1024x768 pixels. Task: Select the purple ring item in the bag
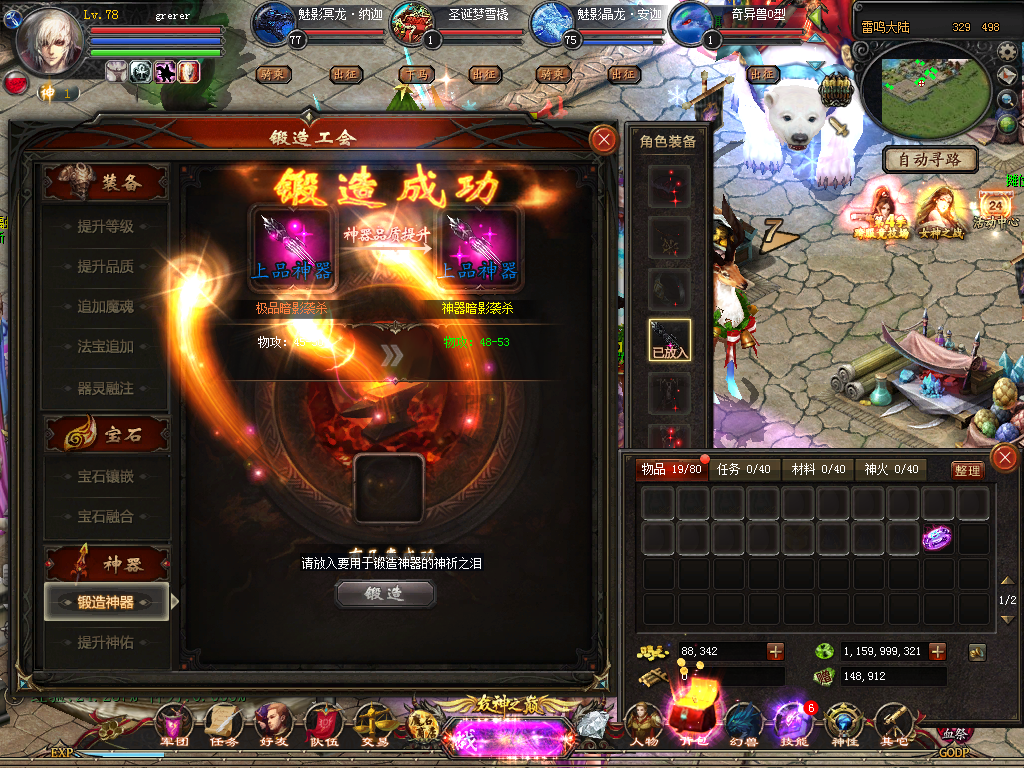click(937, 538)
